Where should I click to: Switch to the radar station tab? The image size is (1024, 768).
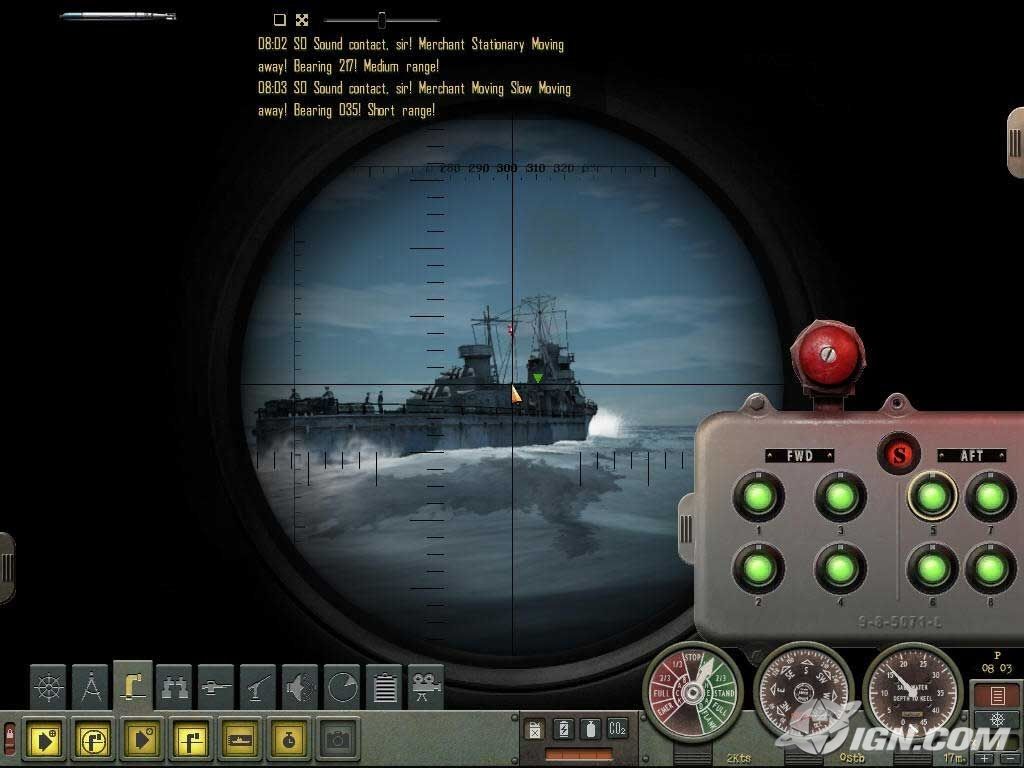pyautogui.click(x=343, y=688)
